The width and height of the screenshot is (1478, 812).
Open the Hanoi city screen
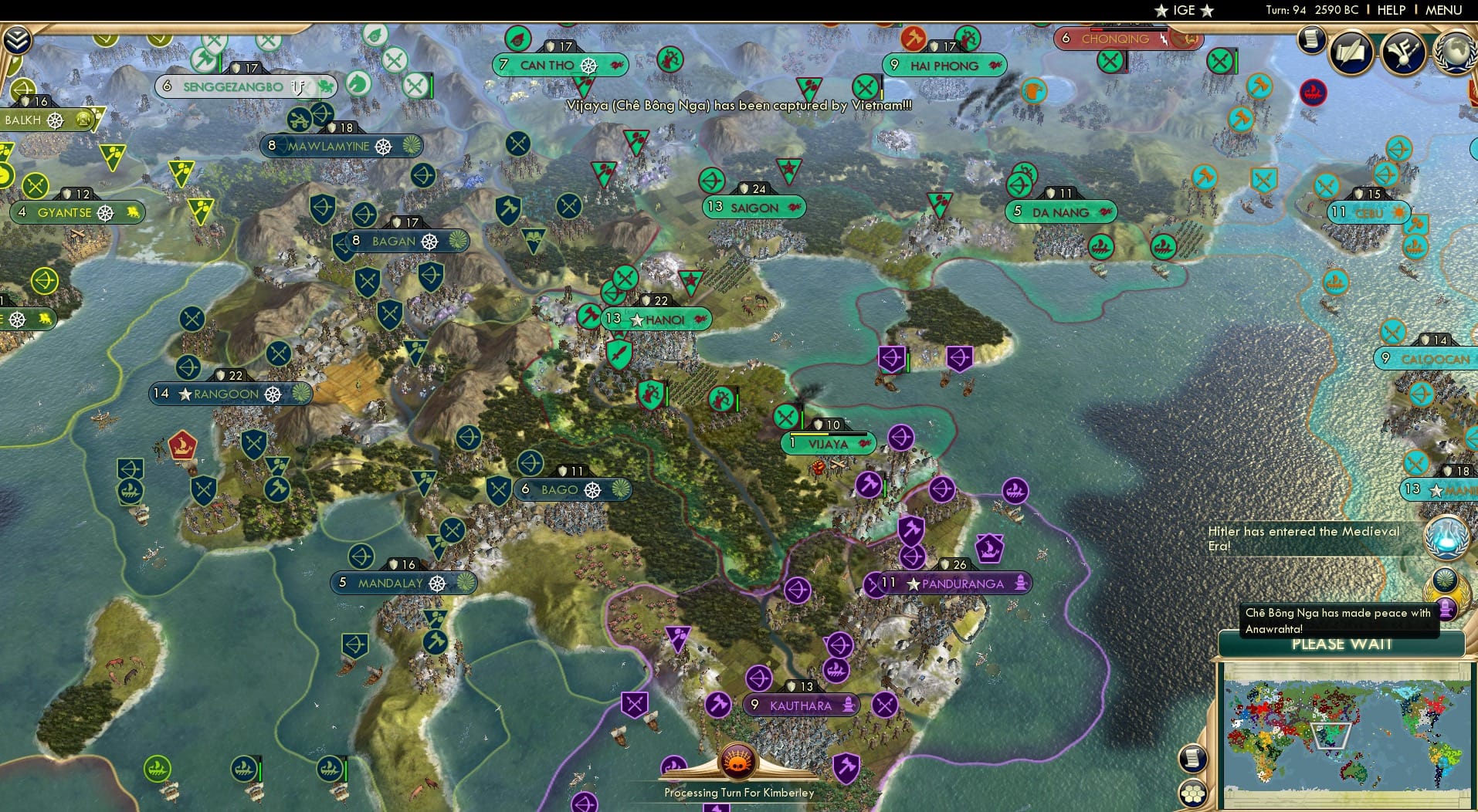click(x=657, y=318)
